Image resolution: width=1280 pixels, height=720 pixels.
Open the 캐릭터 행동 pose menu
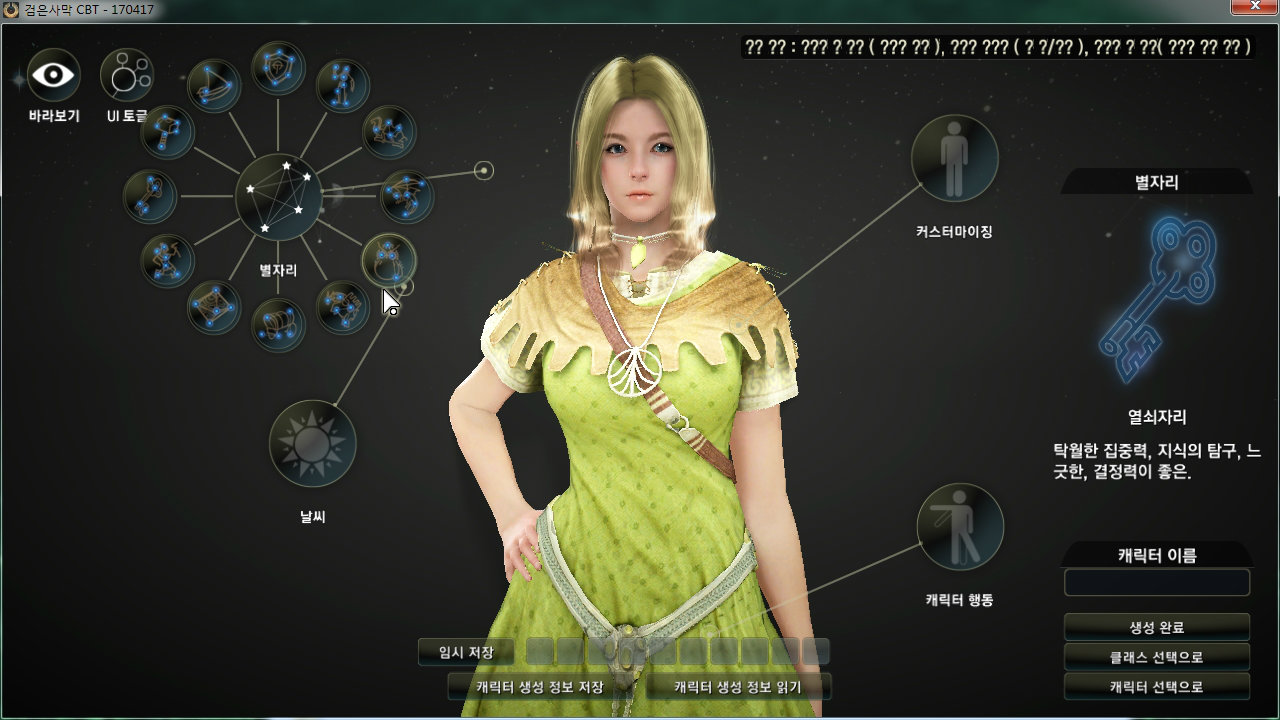click(959, 527)
